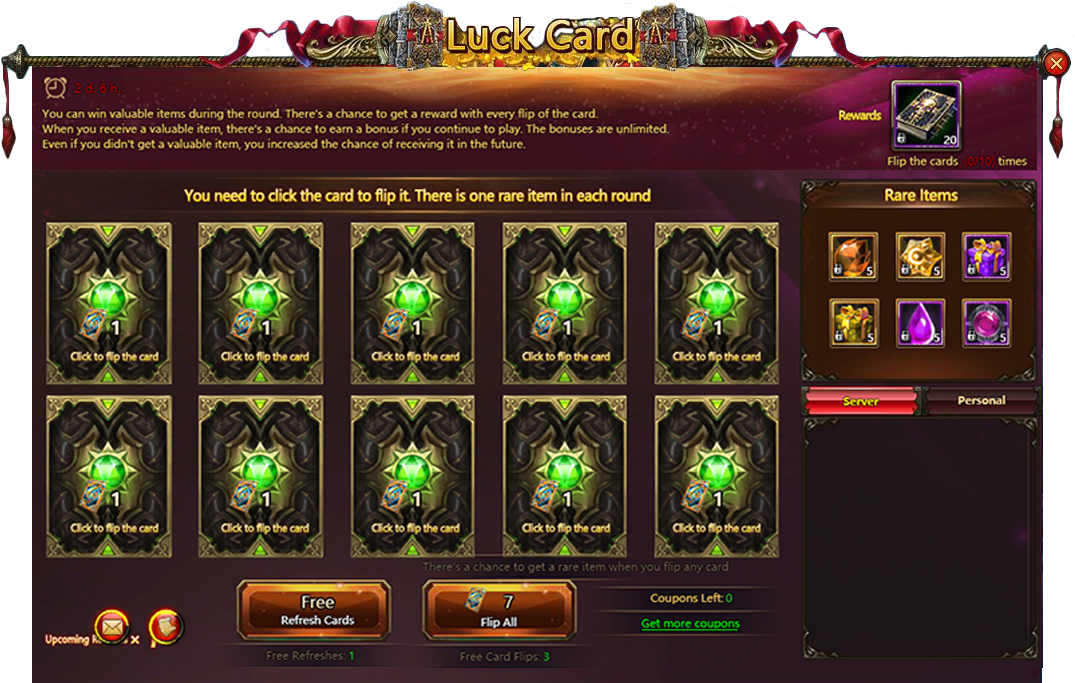Viewport: 1075px width, 683px height.
Task: Select the pink orb ring rare item
Action: [x=986, y=323]
